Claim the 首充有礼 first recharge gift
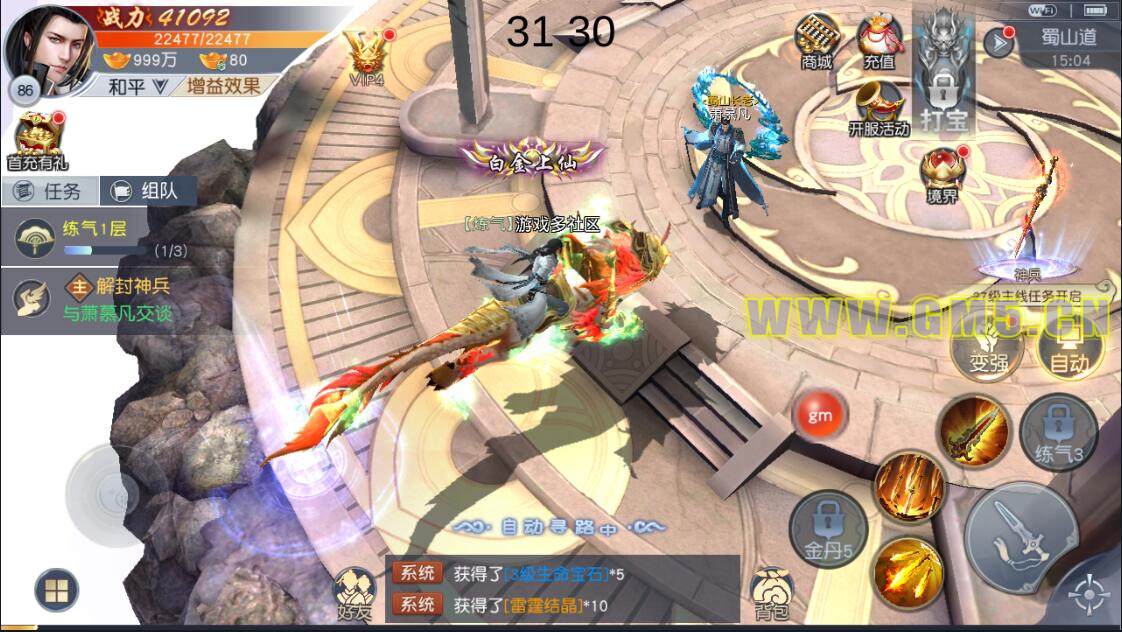Viewport: 1122px width, 632px height. click(37, 140)
